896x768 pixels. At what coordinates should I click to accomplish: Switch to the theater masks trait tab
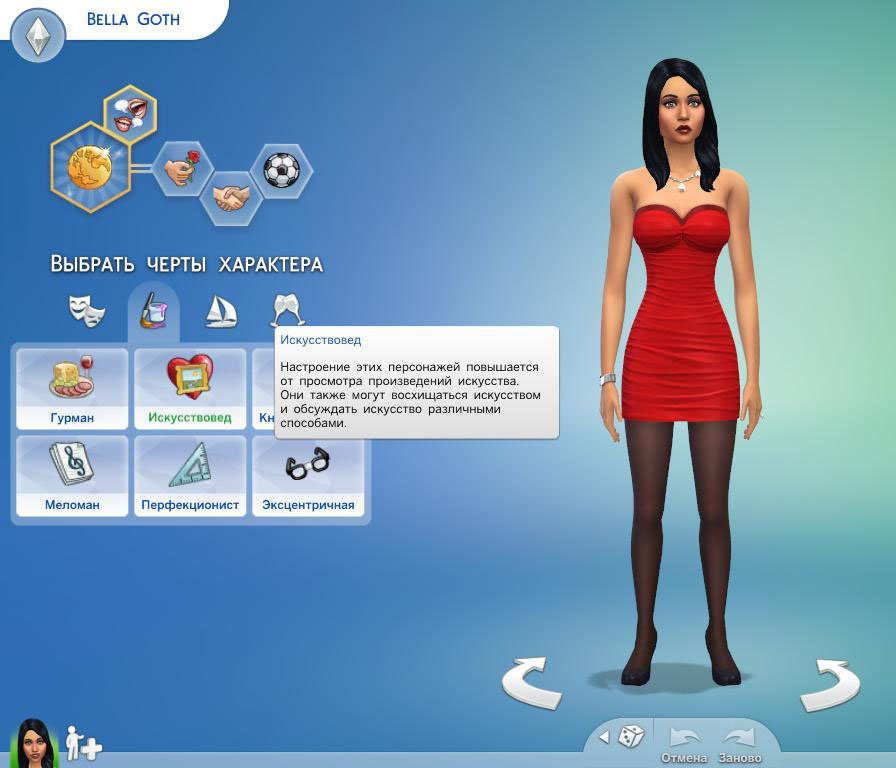tap(87, 311)
